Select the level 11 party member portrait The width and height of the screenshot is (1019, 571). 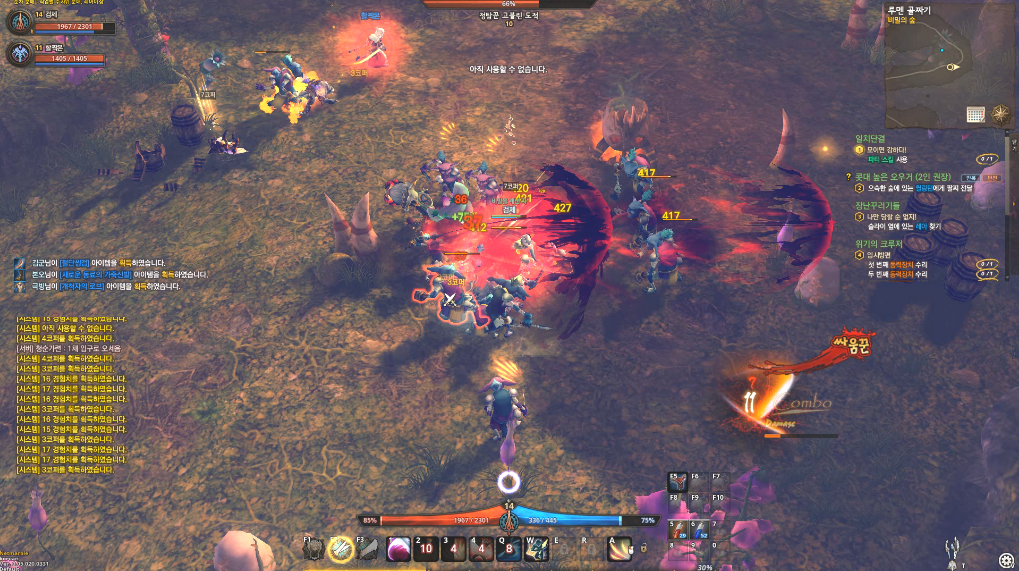[22, 54]
